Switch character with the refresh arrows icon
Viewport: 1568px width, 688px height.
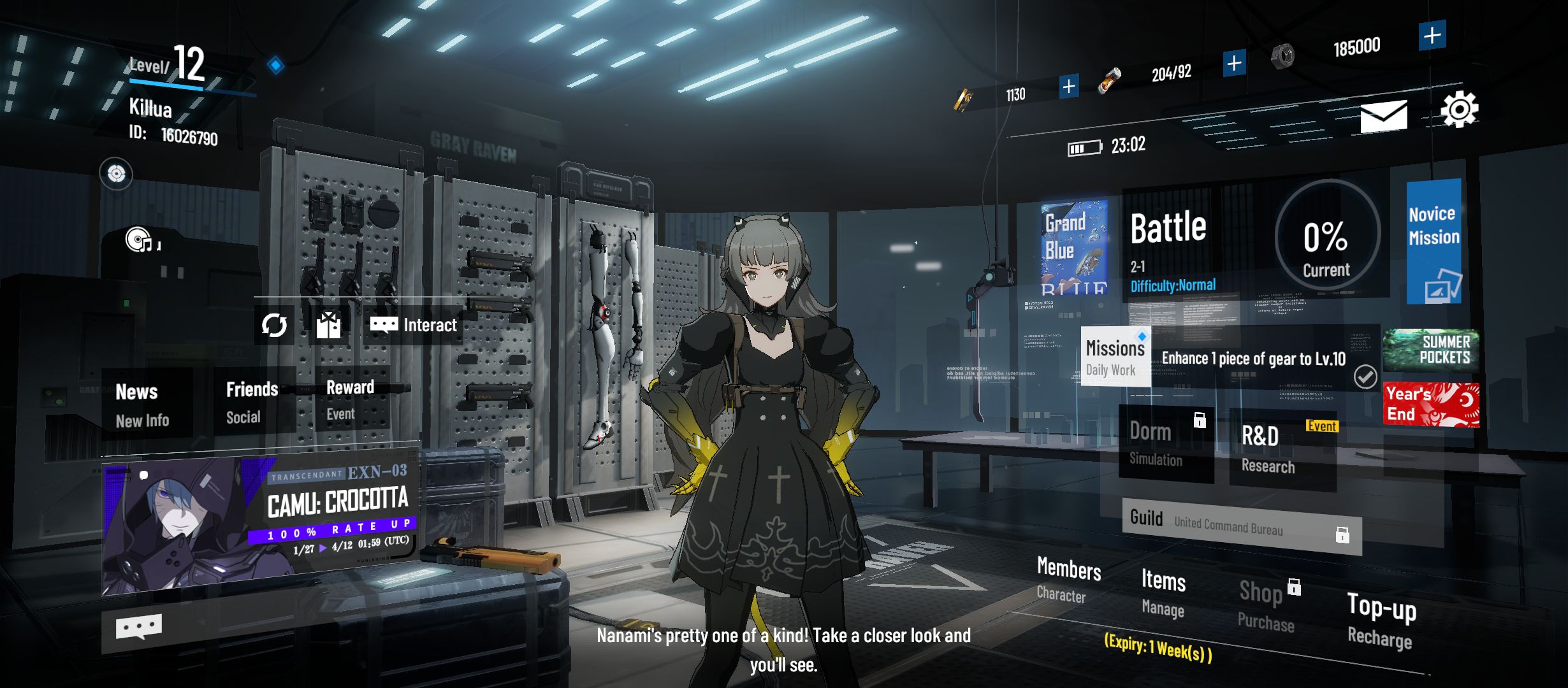point(274,325)
